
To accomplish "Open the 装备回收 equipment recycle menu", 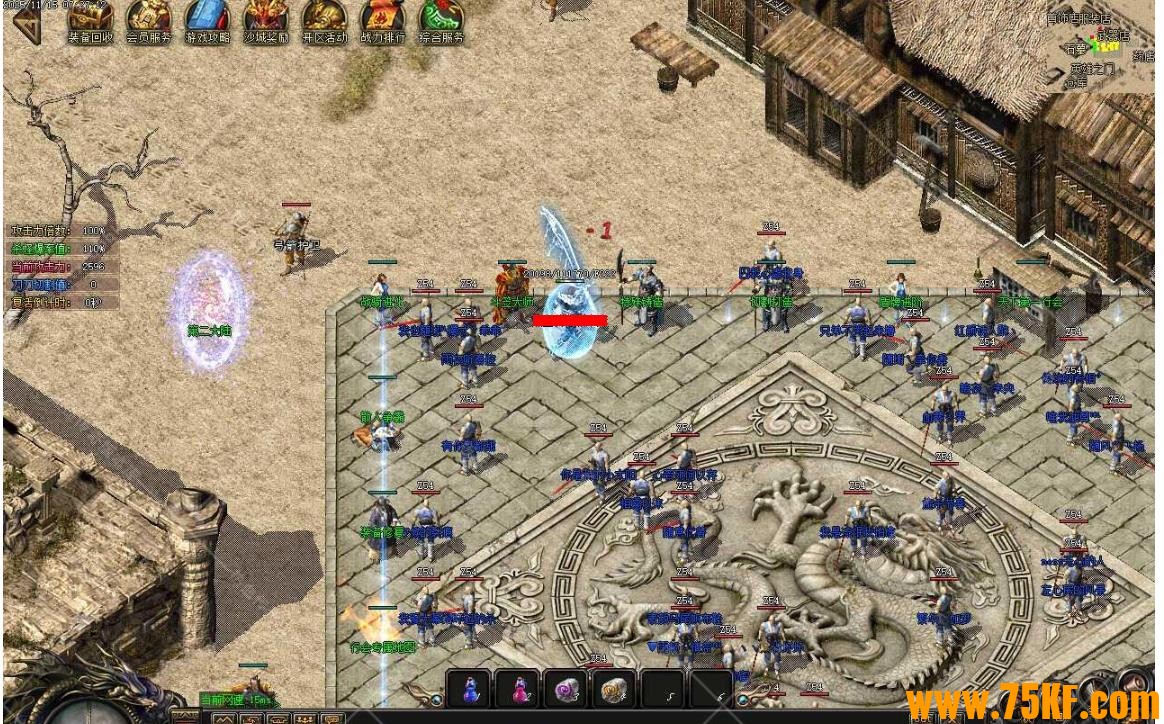I will pyautogui.click(x=90, y=20).
